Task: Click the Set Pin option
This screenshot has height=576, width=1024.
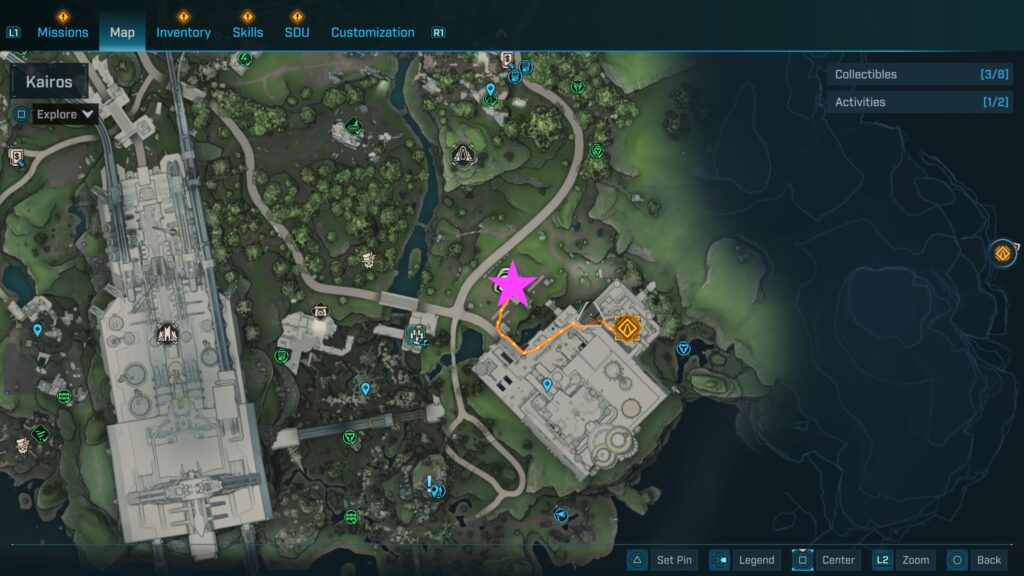Action: 661,560
